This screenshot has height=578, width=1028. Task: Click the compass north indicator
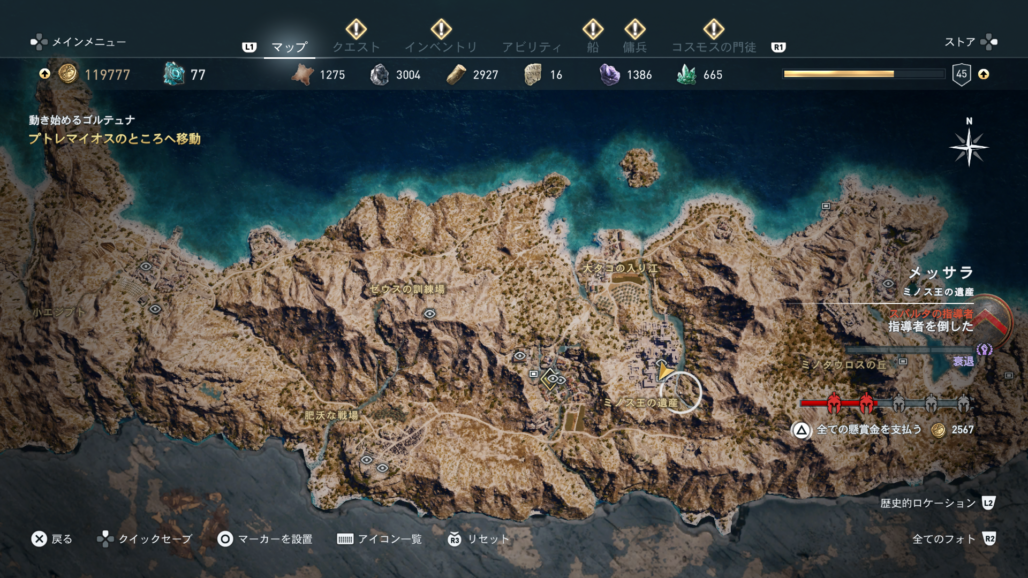968,146
